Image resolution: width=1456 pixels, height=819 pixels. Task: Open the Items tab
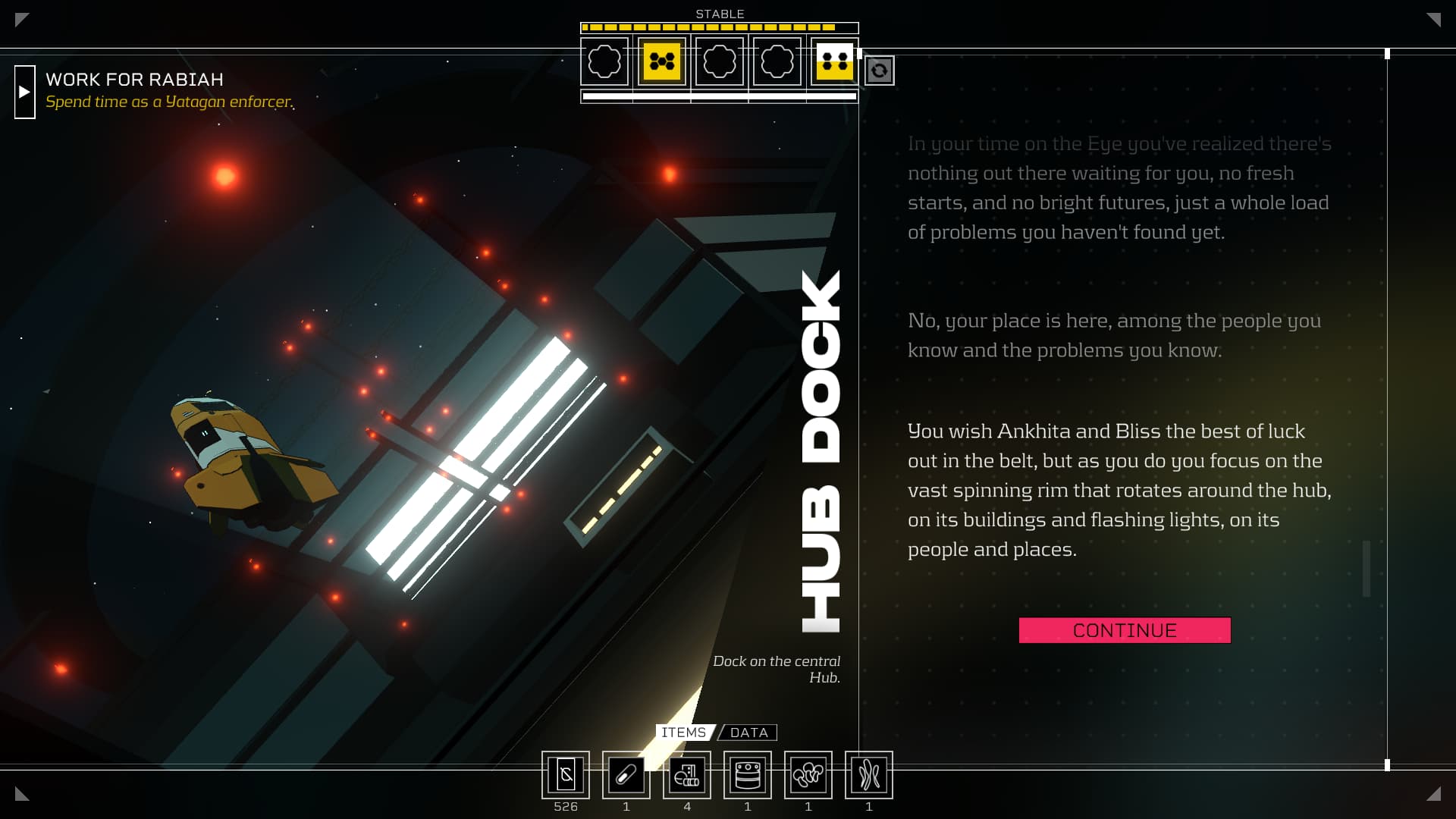coord(683,733)
